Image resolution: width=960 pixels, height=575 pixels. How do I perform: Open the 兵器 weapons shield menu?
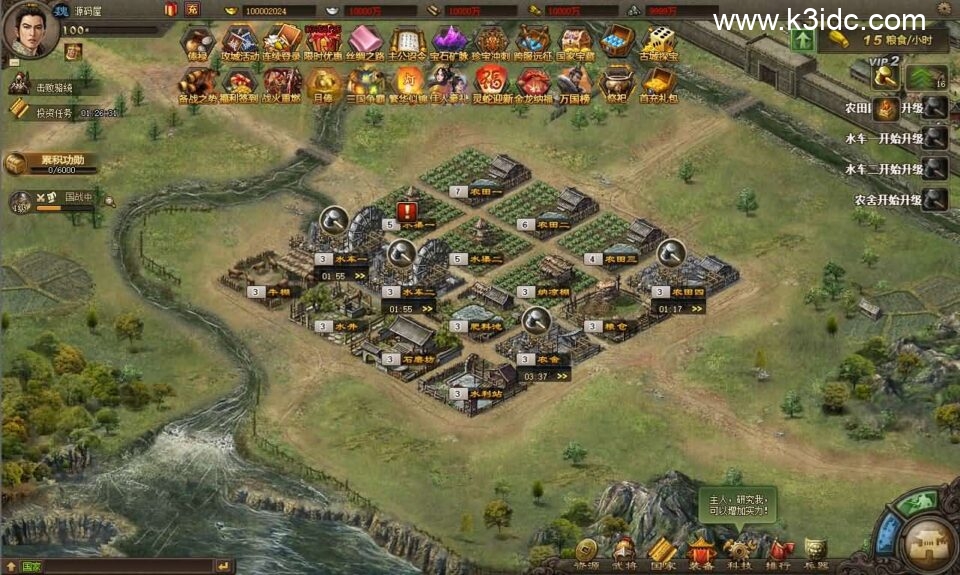click(816, 551)
